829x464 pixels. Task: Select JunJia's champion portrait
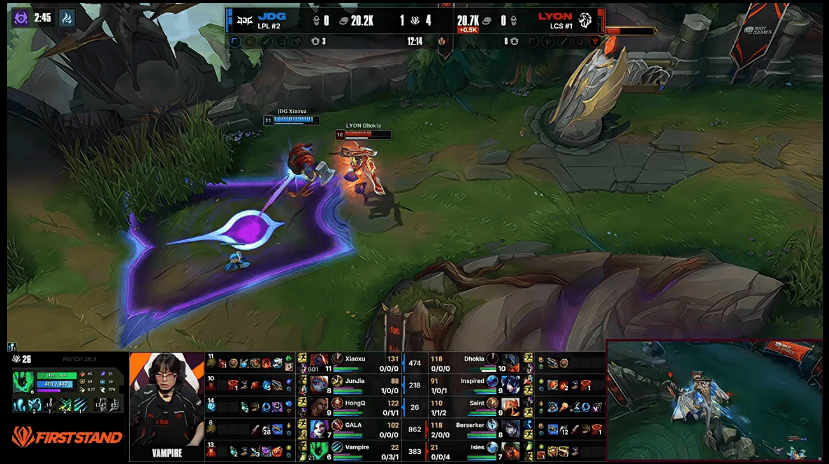[320, 381]
